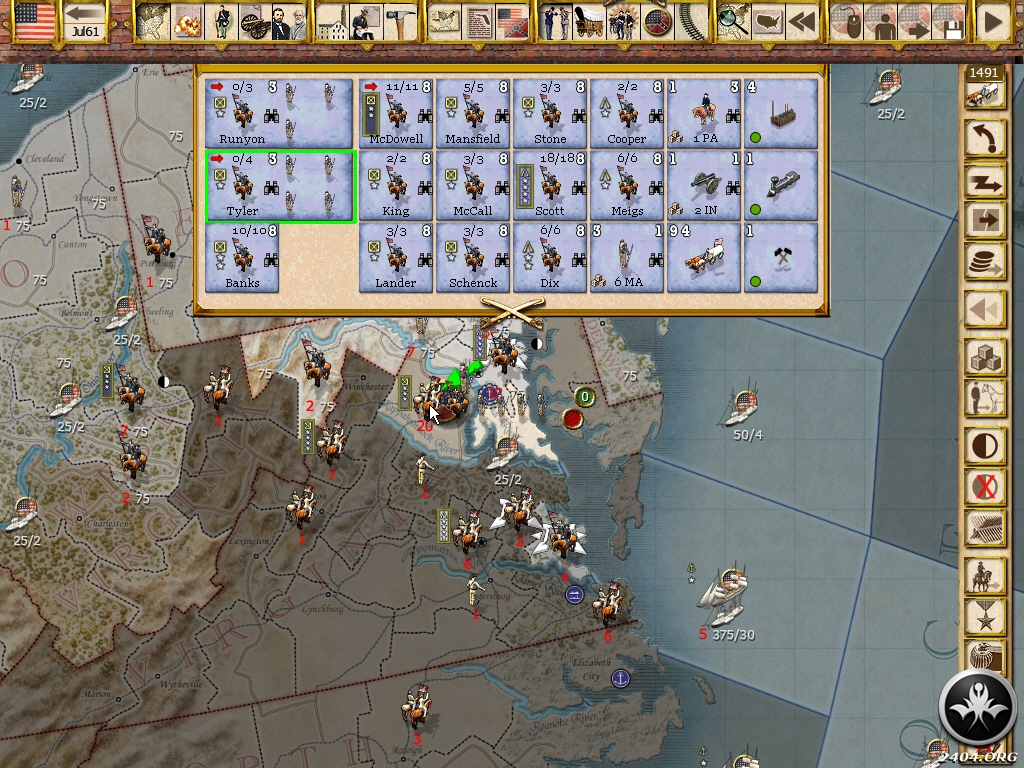Select the 2 IN artillery card
Screen dimensions: 1024x768
pyautogui.click(x=704, y=186)
